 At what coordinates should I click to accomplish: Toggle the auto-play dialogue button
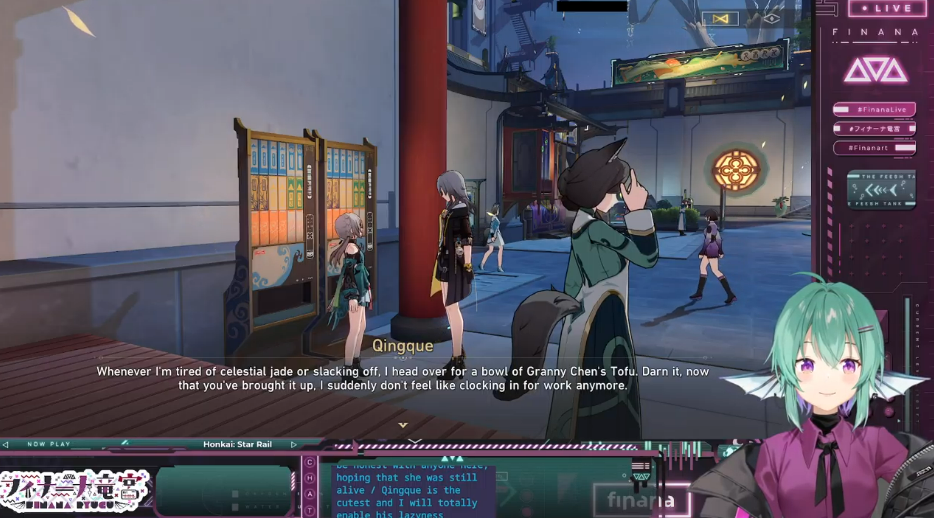coord(720,19)
